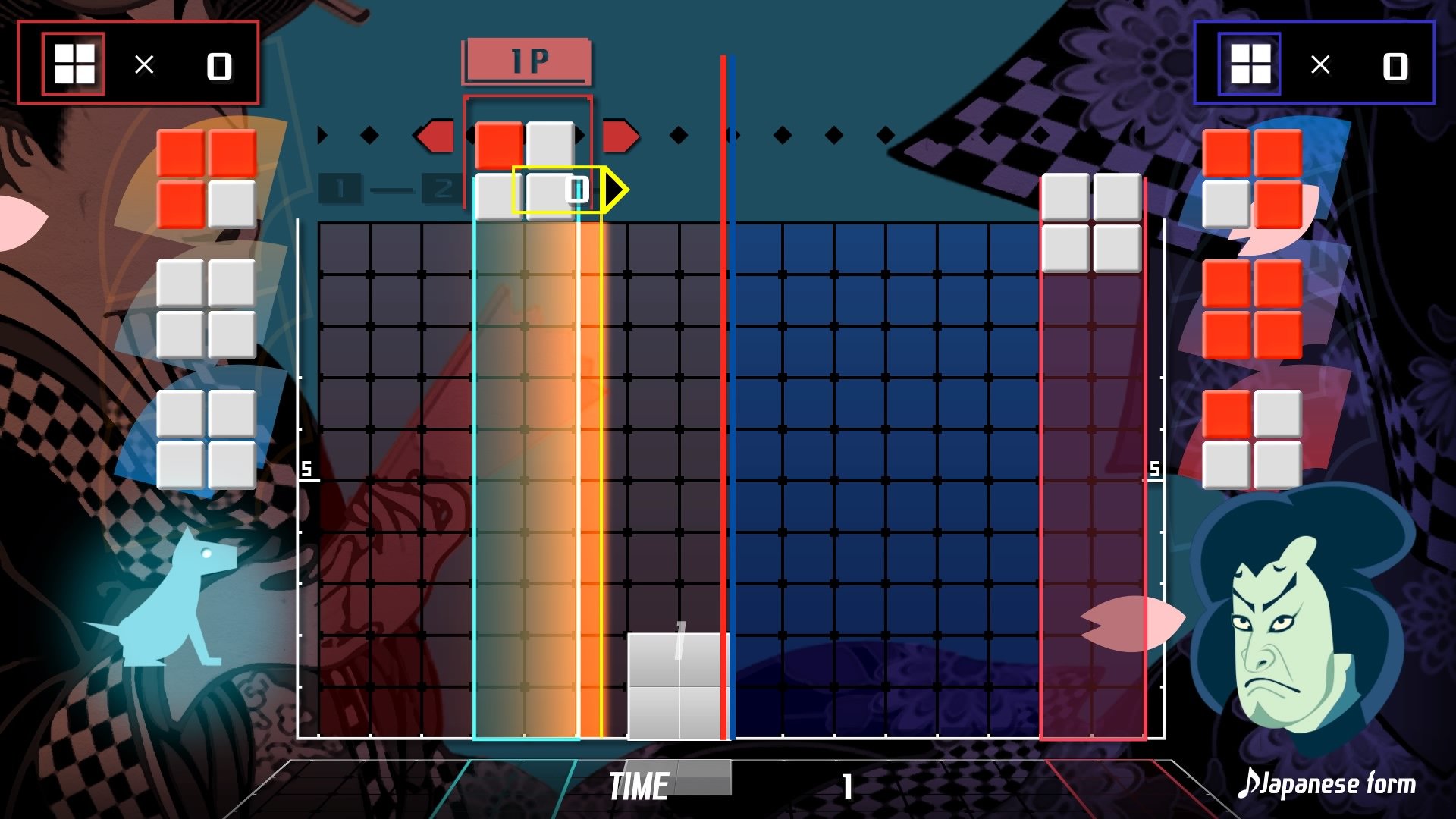
Task: Select the top orange block piece in left queue
Action: (x=206, y=177)
